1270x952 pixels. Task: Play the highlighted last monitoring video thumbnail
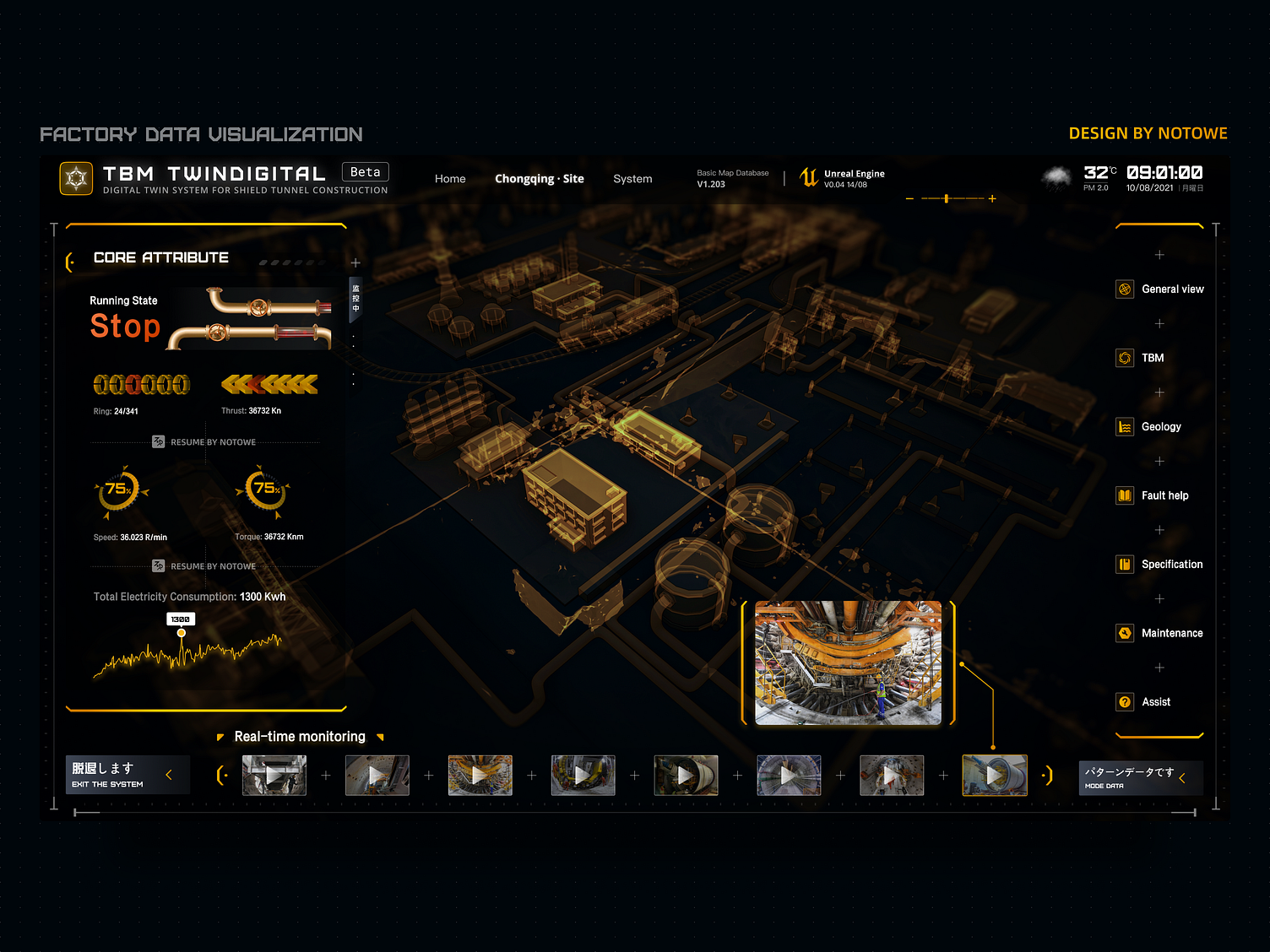(995, 775)
